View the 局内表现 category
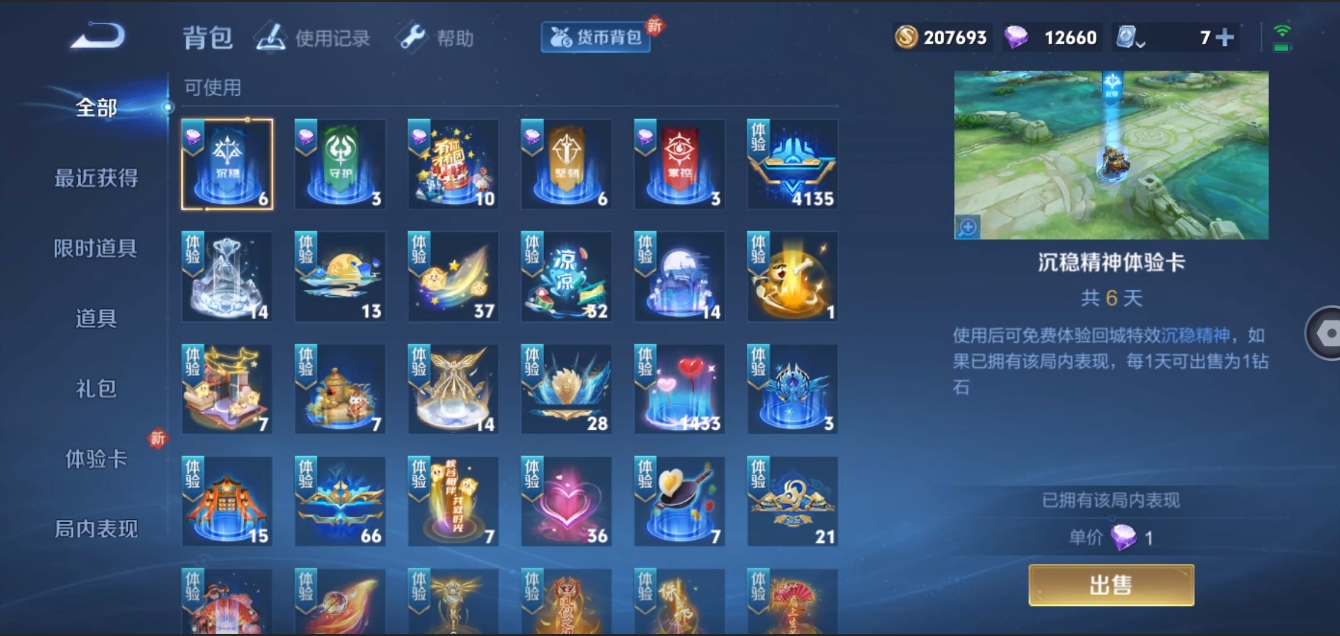Viewport: 1340px width, 636px height. 96,529
